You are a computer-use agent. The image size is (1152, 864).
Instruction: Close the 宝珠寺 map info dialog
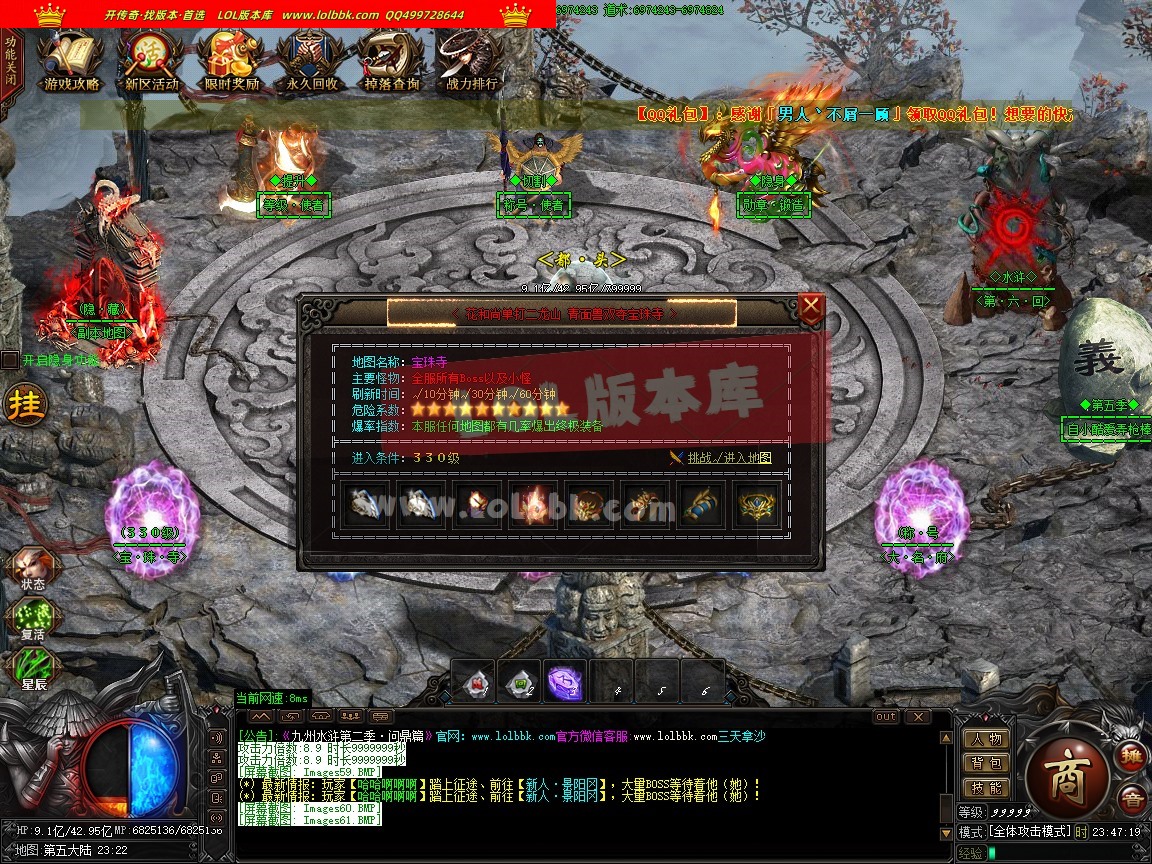(812, 306)
